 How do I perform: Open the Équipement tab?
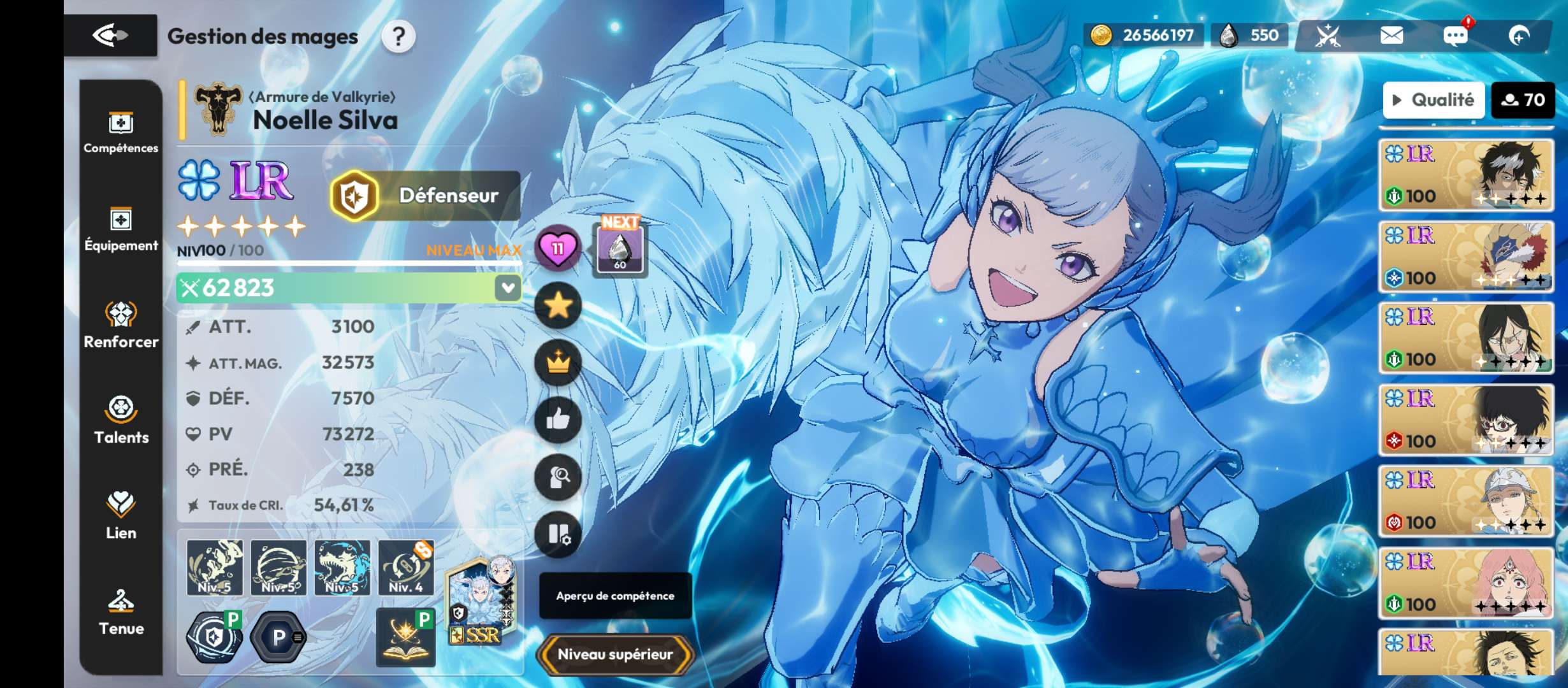120,230
